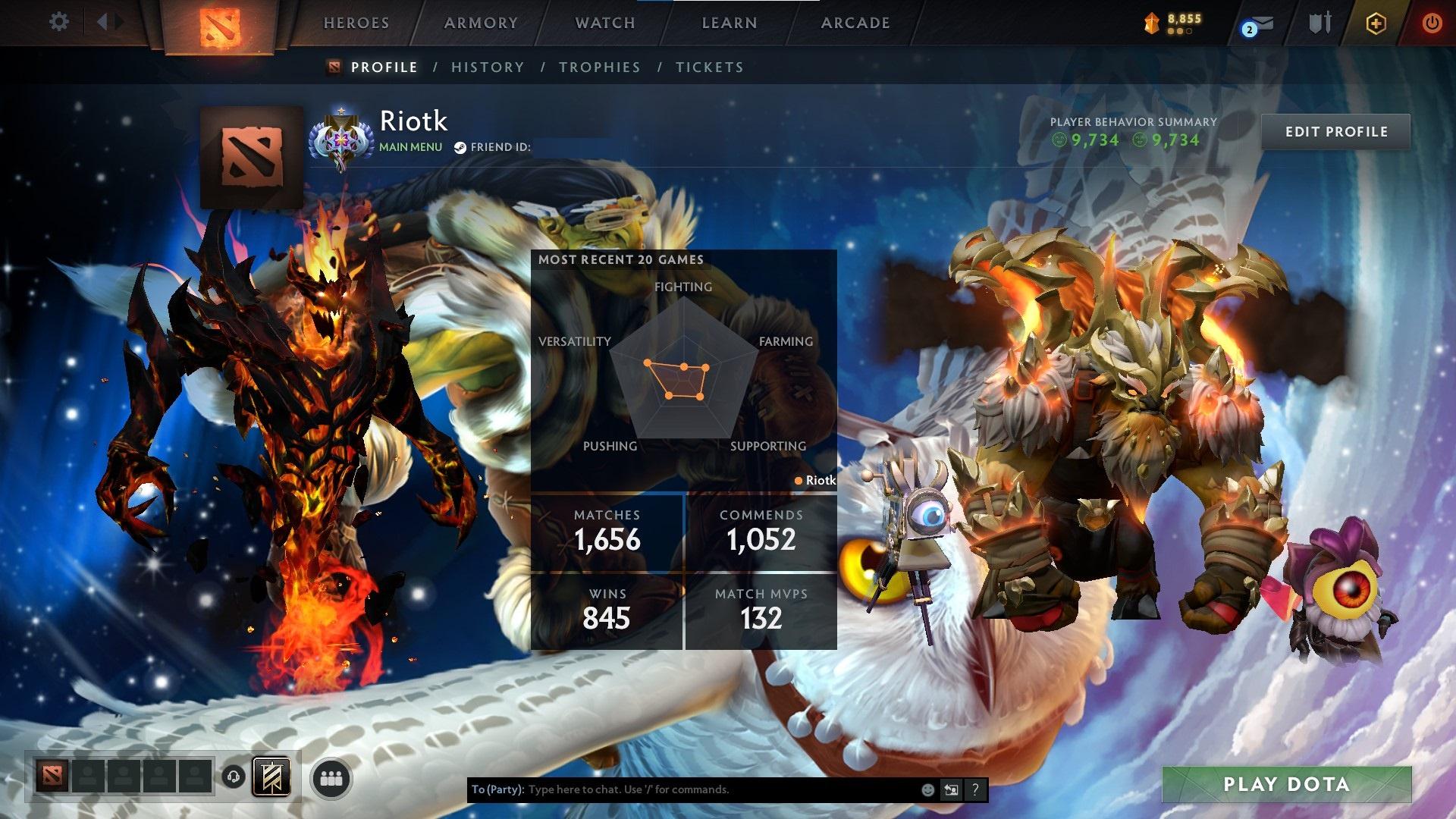
Task: Open the Main Menu link under Riotk
Action: tap(409, 146)
